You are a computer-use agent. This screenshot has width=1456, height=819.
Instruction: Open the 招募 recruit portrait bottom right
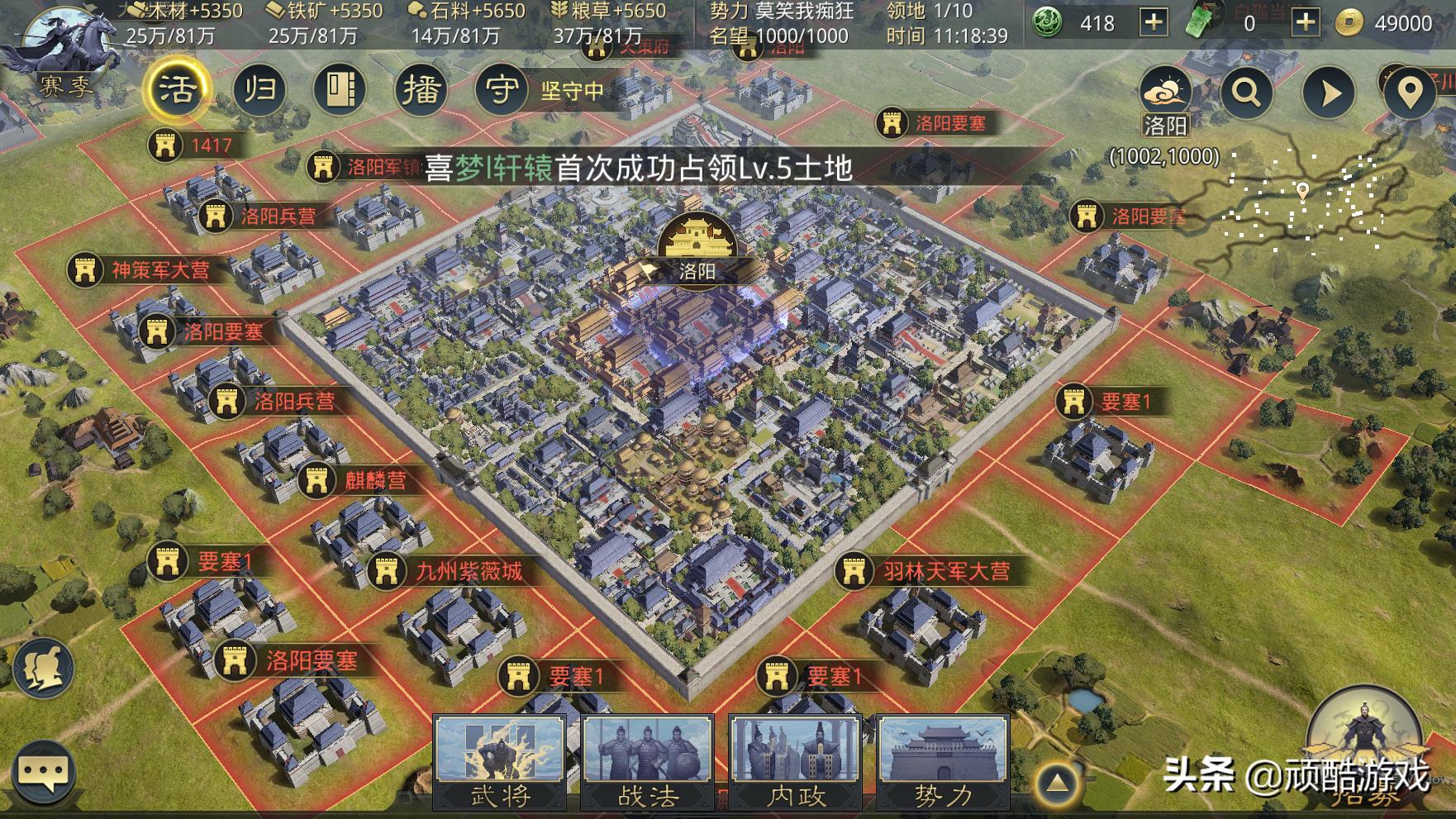(x=1368, y=750)
